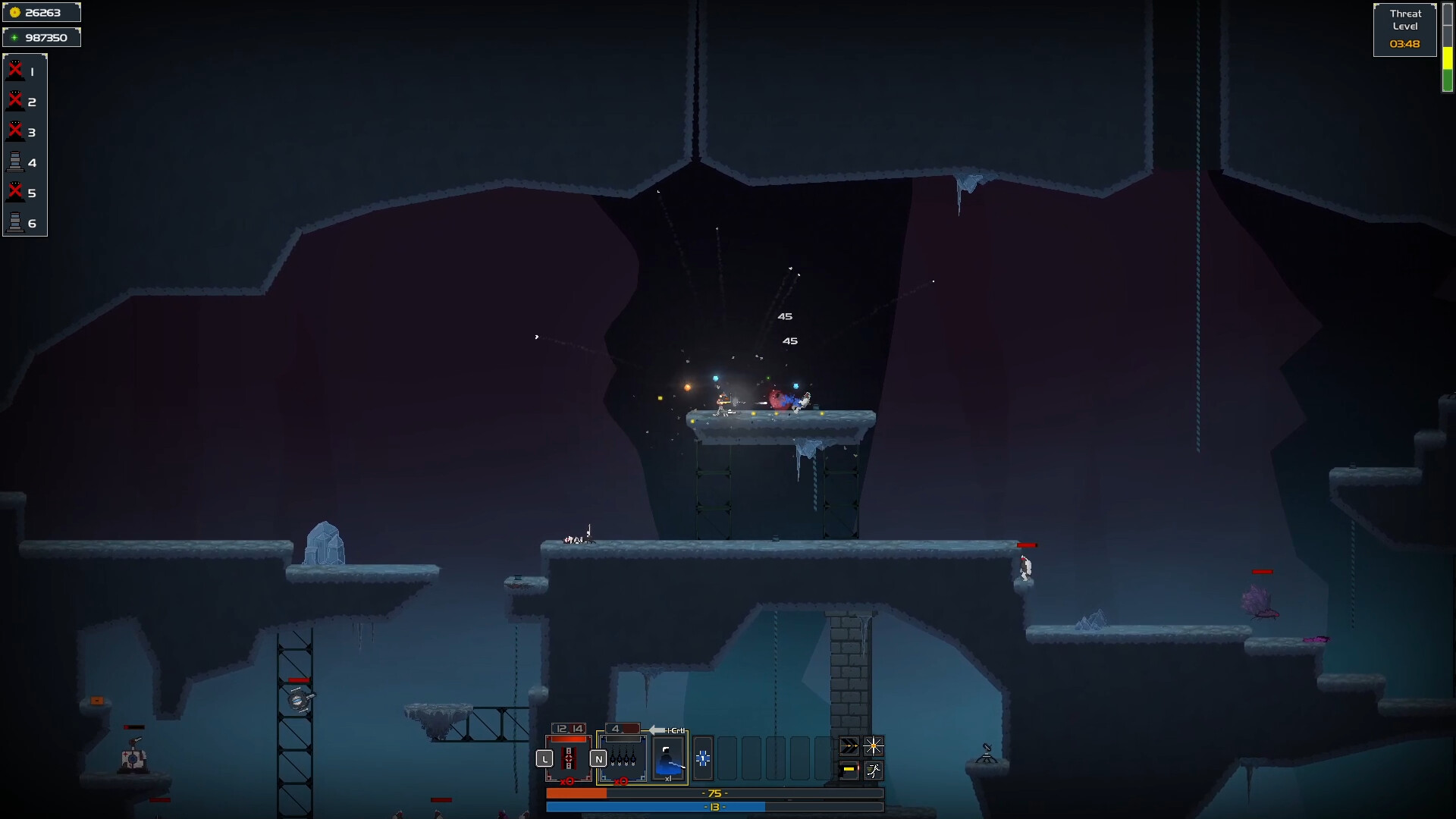
Task: Select turret objective 6 in the sidebar
Action: 23,224
